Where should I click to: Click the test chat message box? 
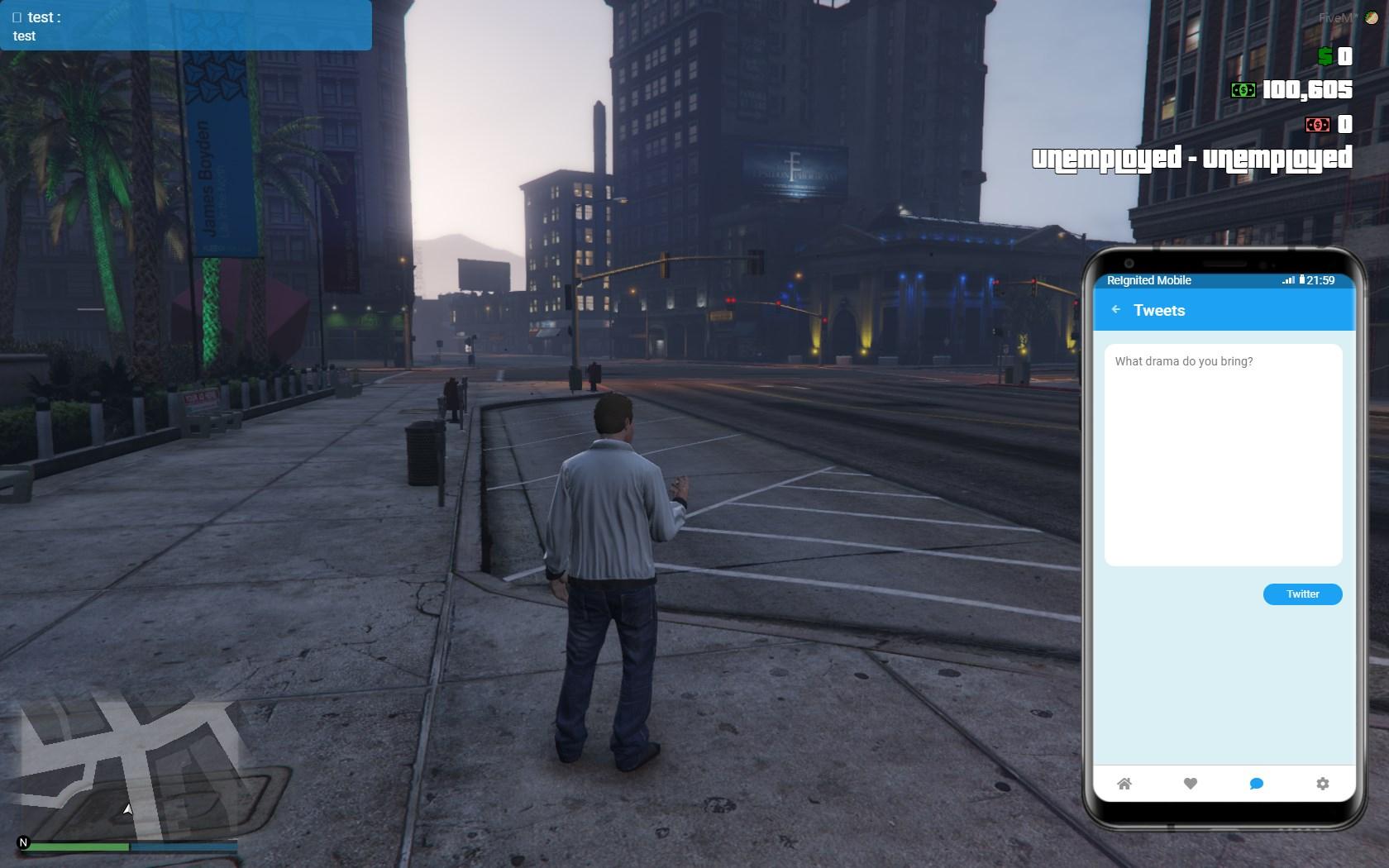(x=185, y=26)
